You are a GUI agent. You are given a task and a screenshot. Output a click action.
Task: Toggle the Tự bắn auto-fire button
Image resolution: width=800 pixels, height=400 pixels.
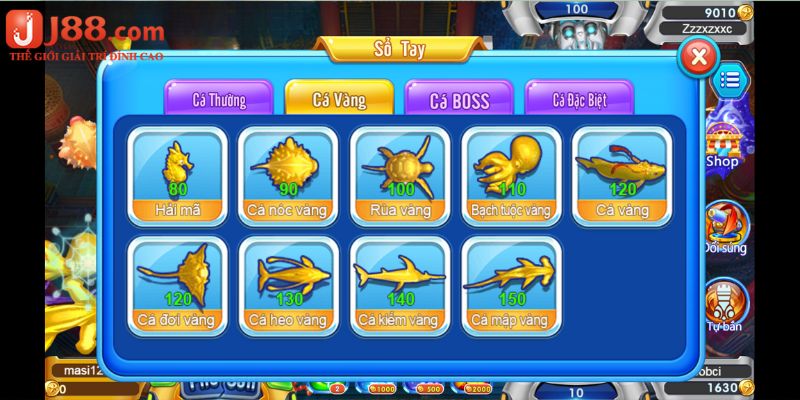[x=723, y=305]
